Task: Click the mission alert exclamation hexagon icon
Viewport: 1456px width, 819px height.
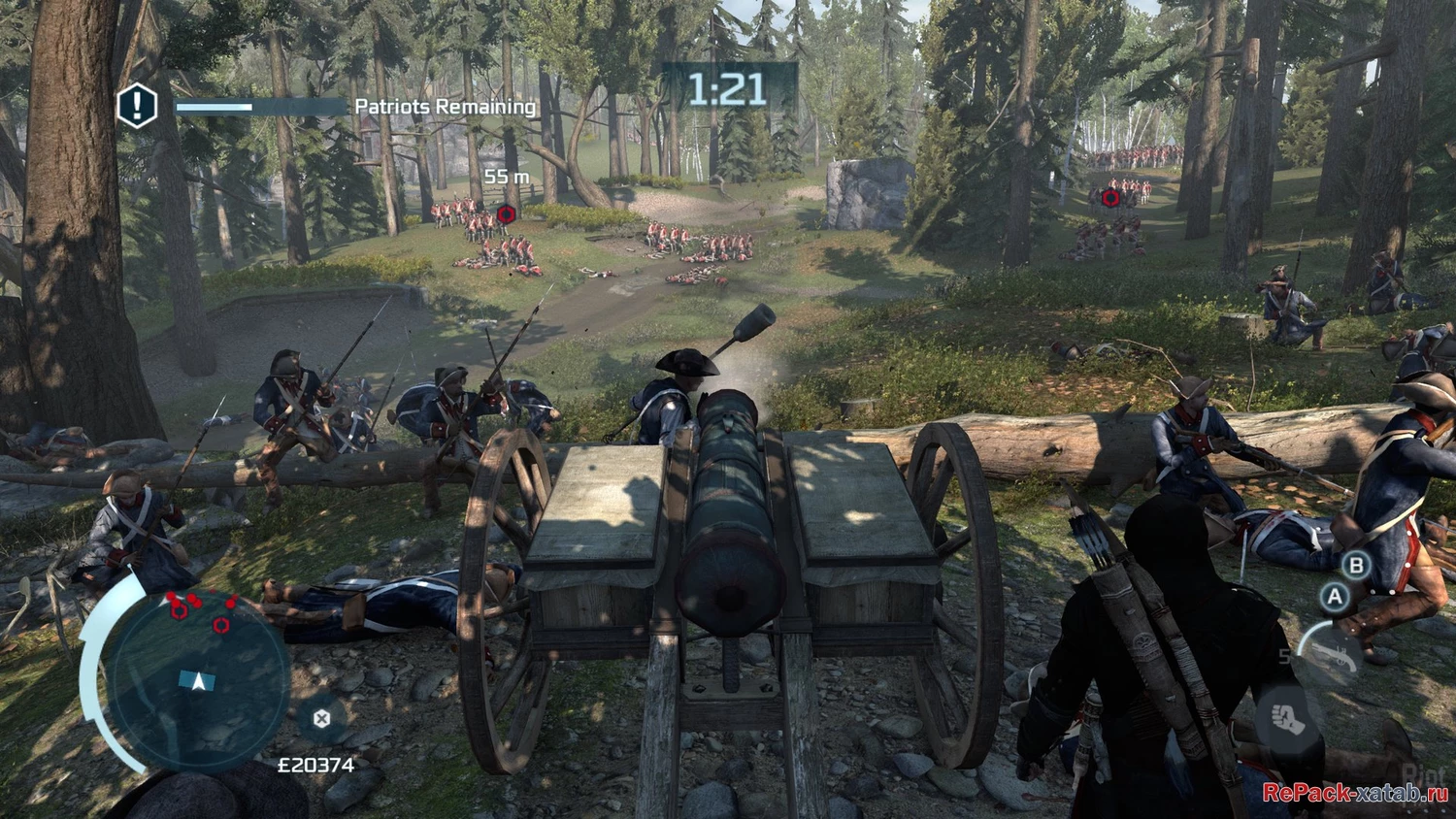Action: point(137,105)
